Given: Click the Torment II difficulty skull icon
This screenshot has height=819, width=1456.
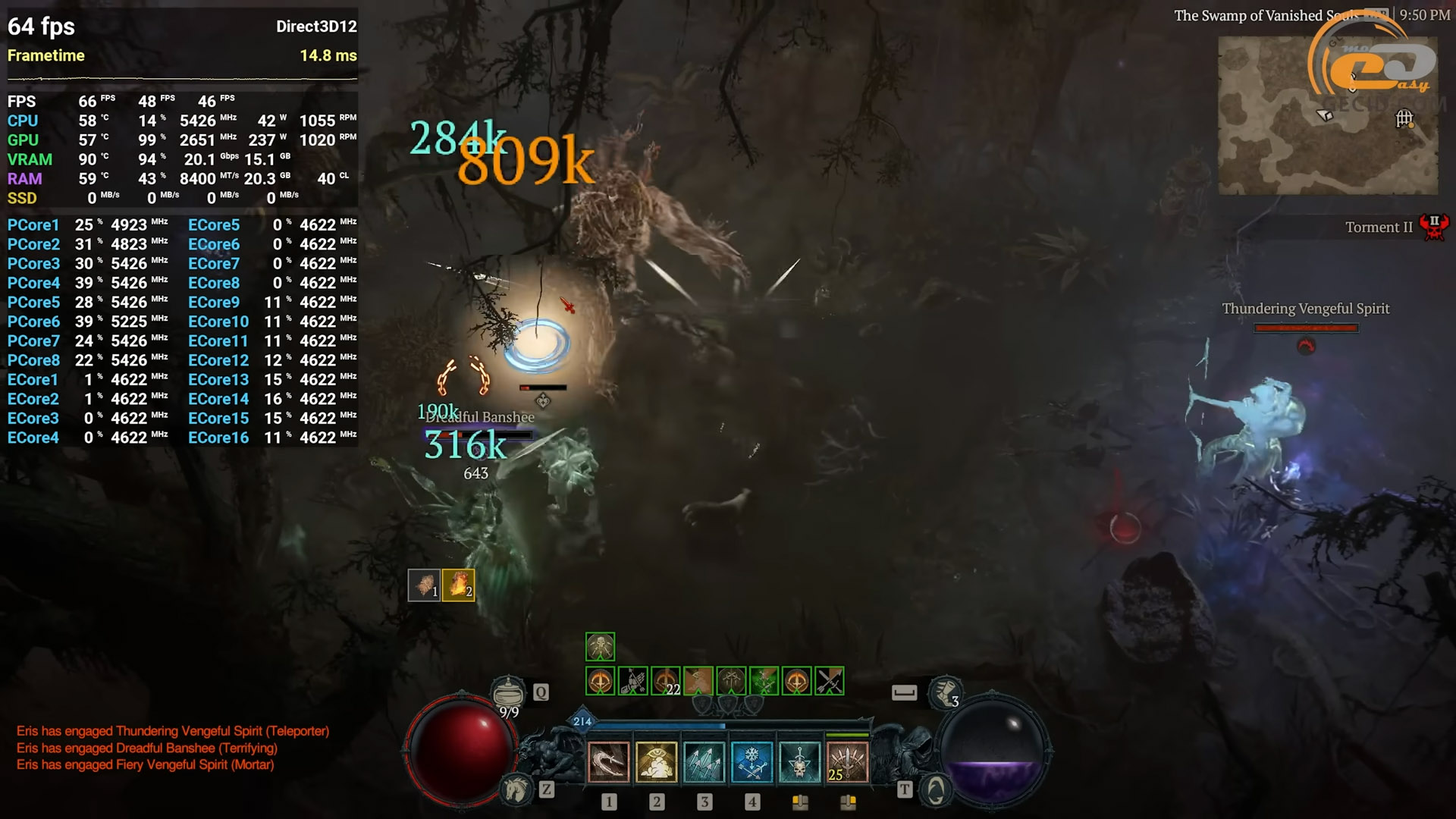Looking at the screenshot, I should [1433, 227].
